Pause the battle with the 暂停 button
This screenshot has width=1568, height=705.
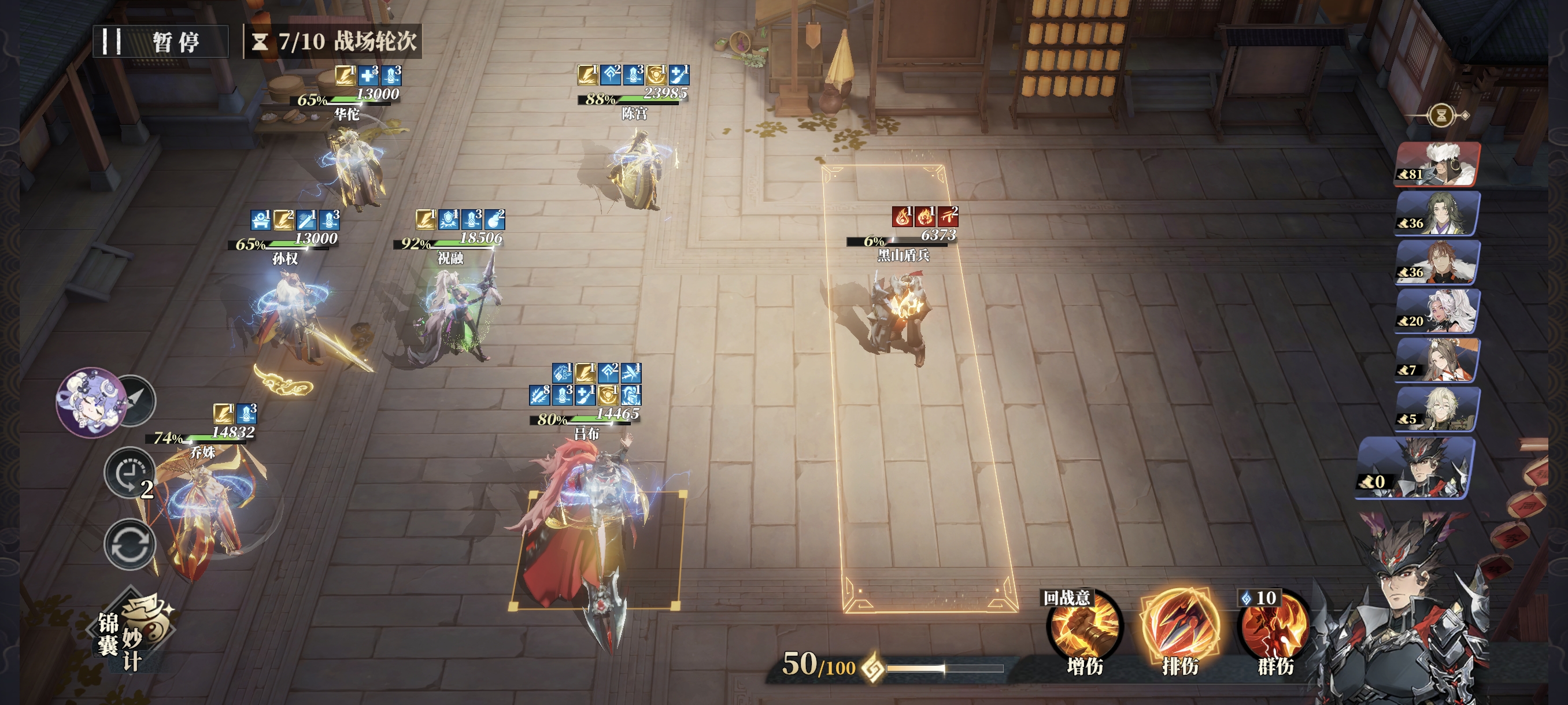(x=161, y=42)
